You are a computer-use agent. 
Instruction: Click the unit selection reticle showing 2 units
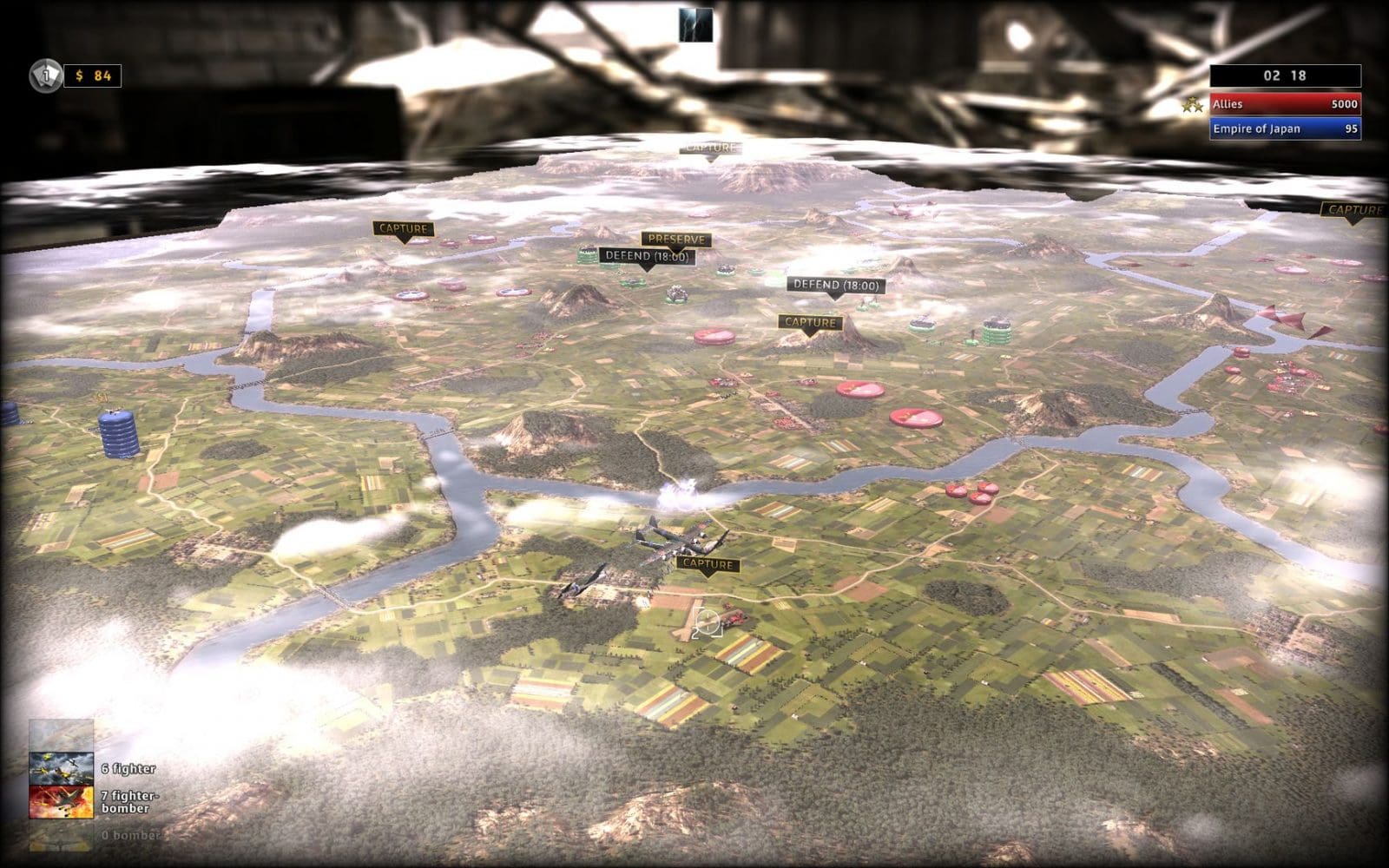pyautogui.click(x=708, y=622)
